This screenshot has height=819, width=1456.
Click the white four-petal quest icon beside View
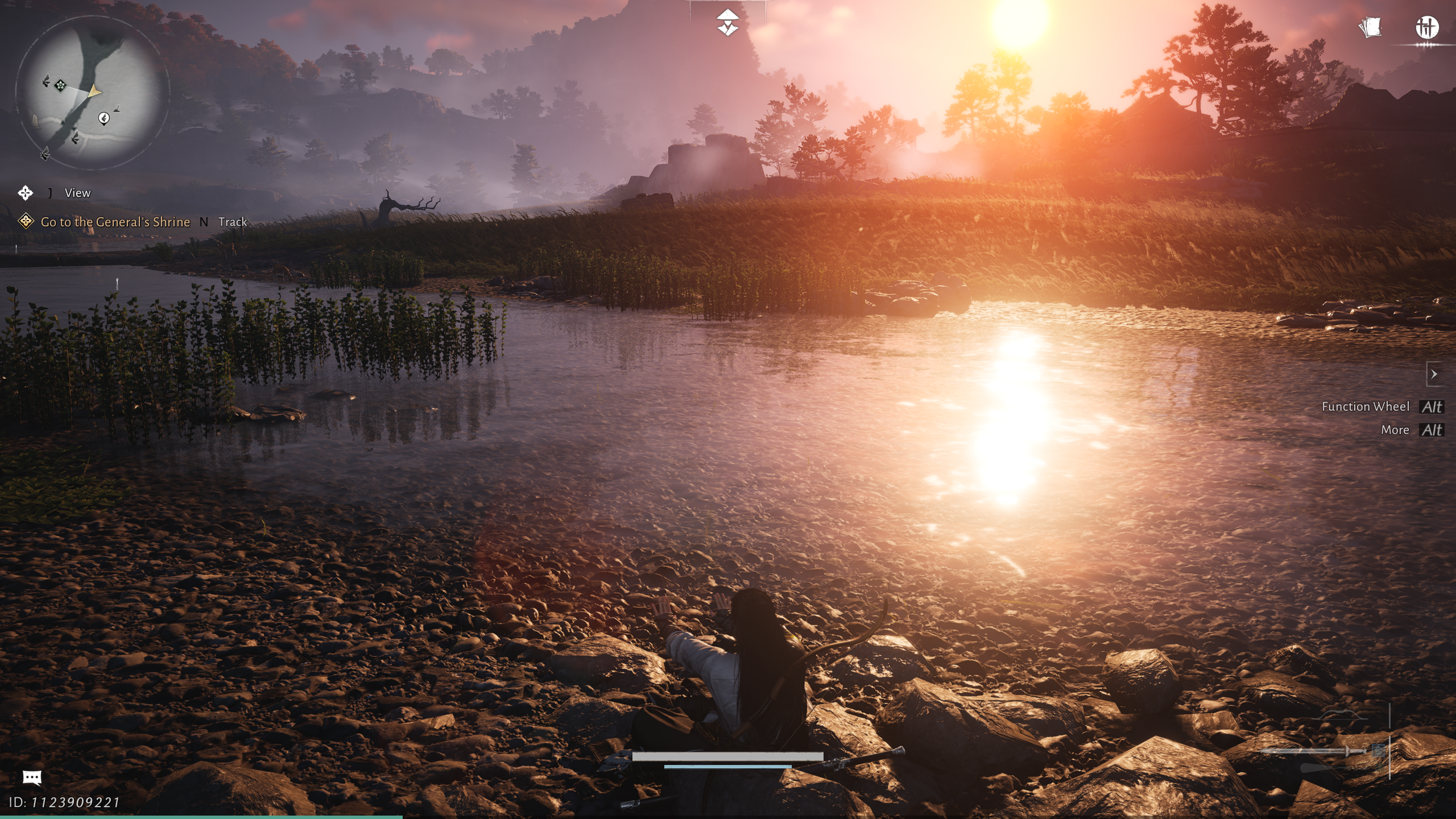(26, 193)
